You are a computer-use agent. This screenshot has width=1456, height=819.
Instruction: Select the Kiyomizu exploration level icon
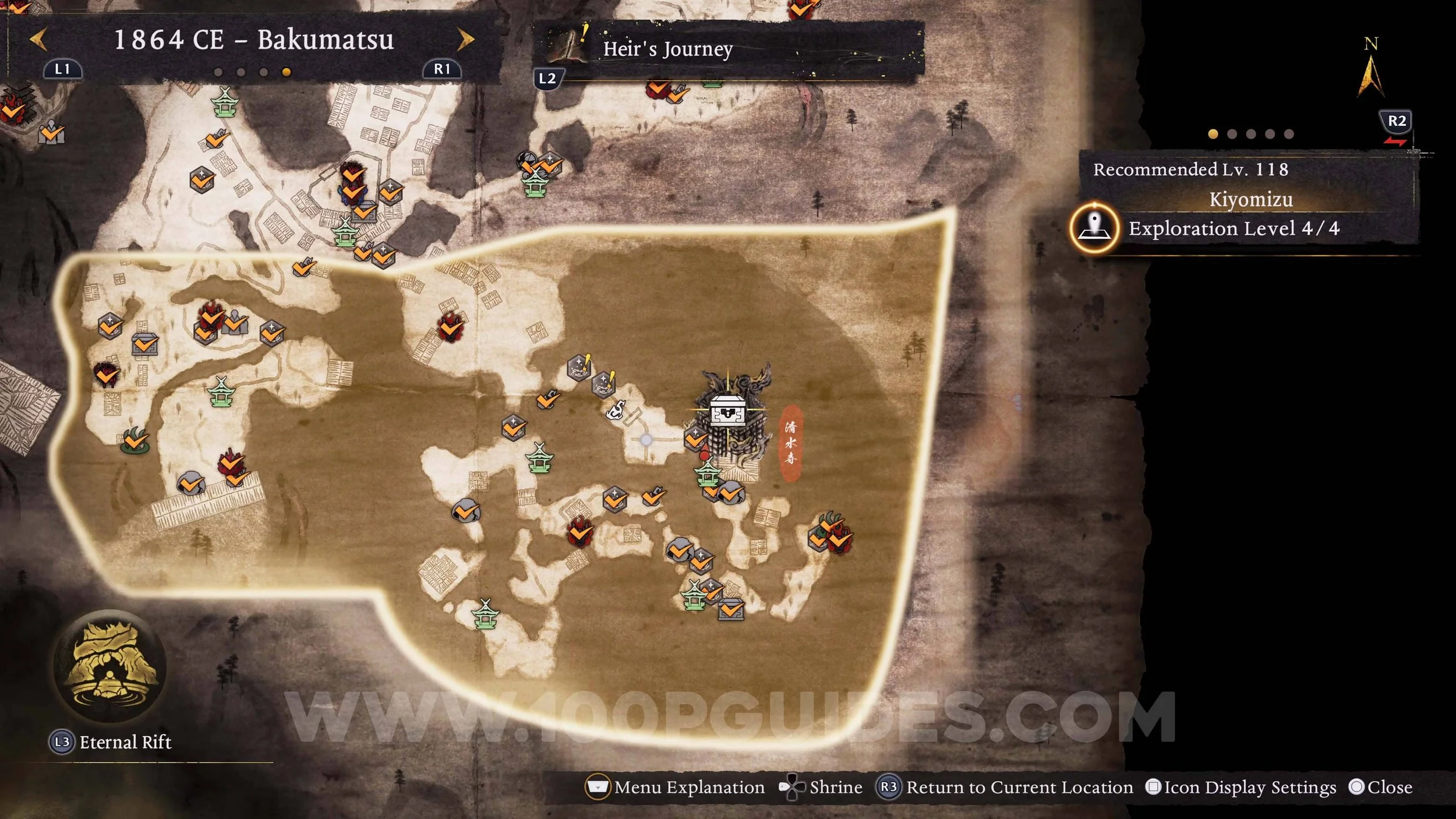pyautogui.click(x=1094, y=228)
